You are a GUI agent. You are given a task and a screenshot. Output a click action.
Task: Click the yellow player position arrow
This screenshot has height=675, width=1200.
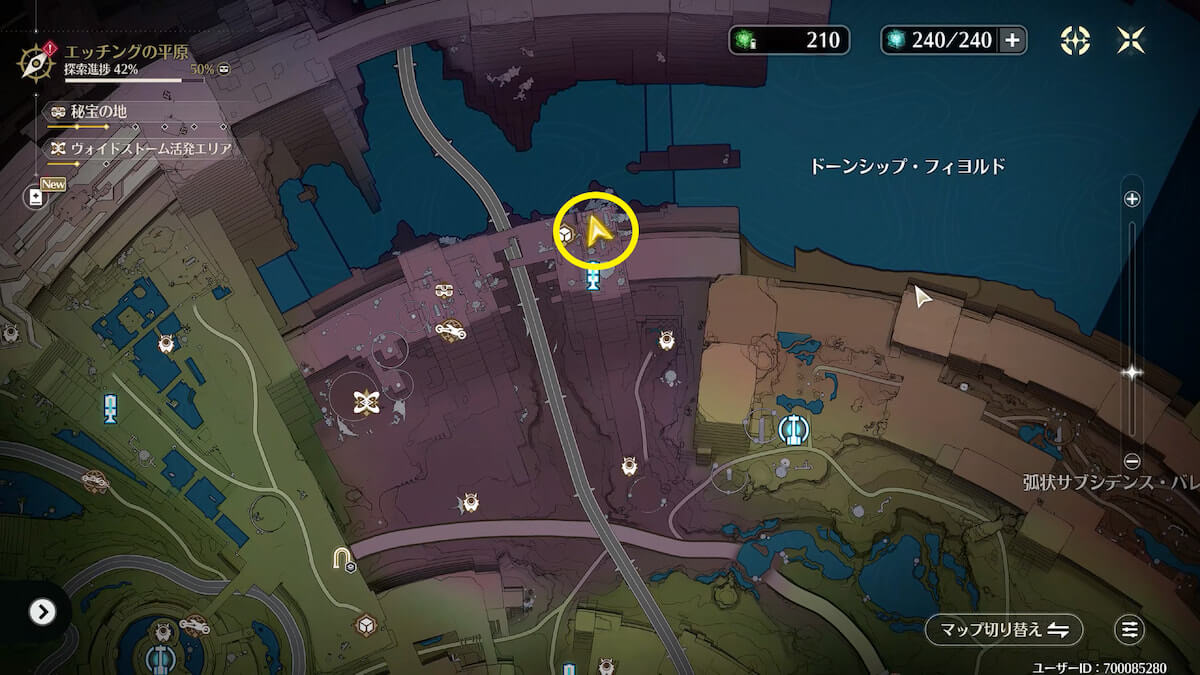(598, 232)
